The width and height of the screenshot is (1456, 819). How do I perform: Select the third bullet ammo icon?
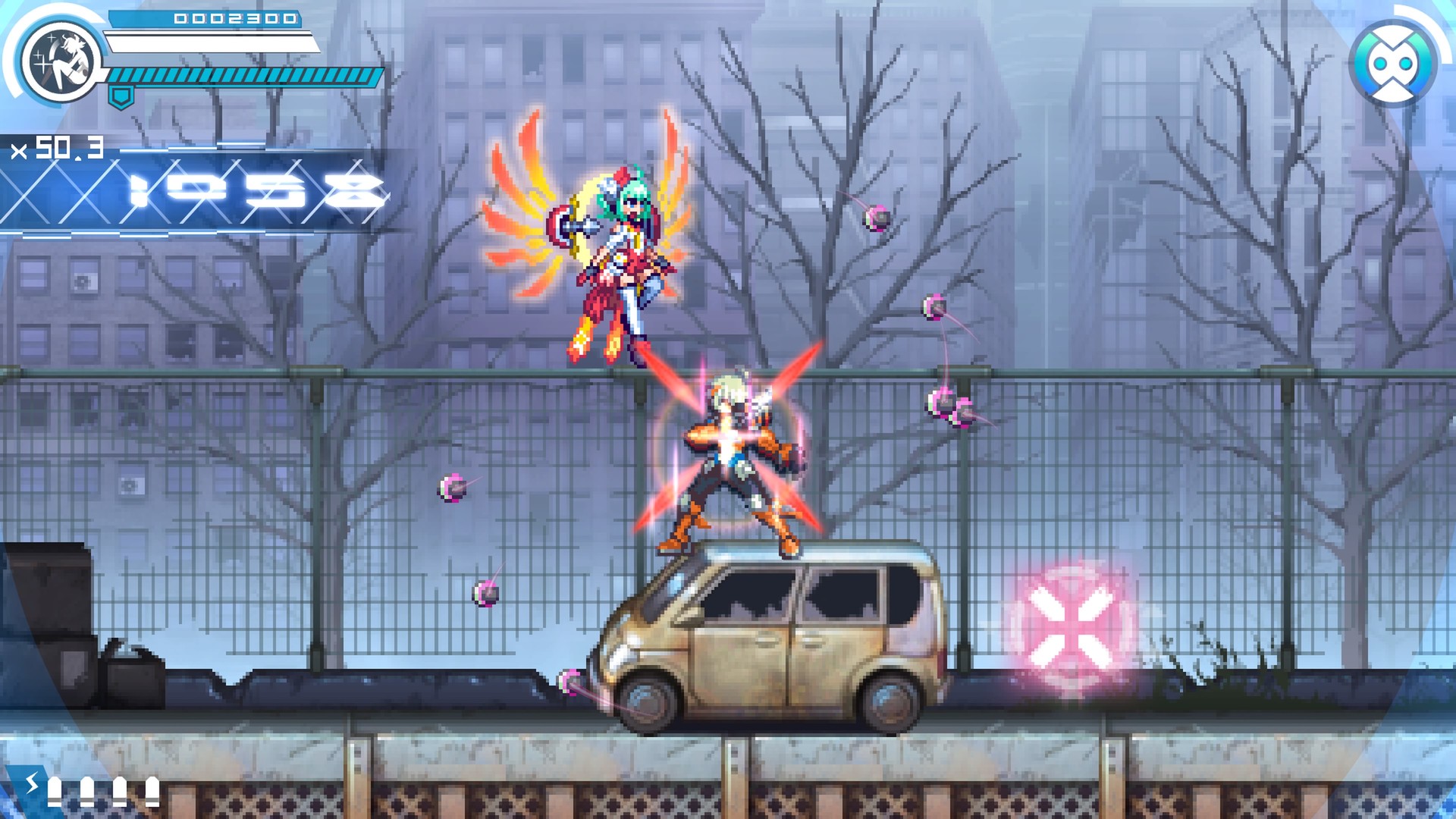pos(120,792)
